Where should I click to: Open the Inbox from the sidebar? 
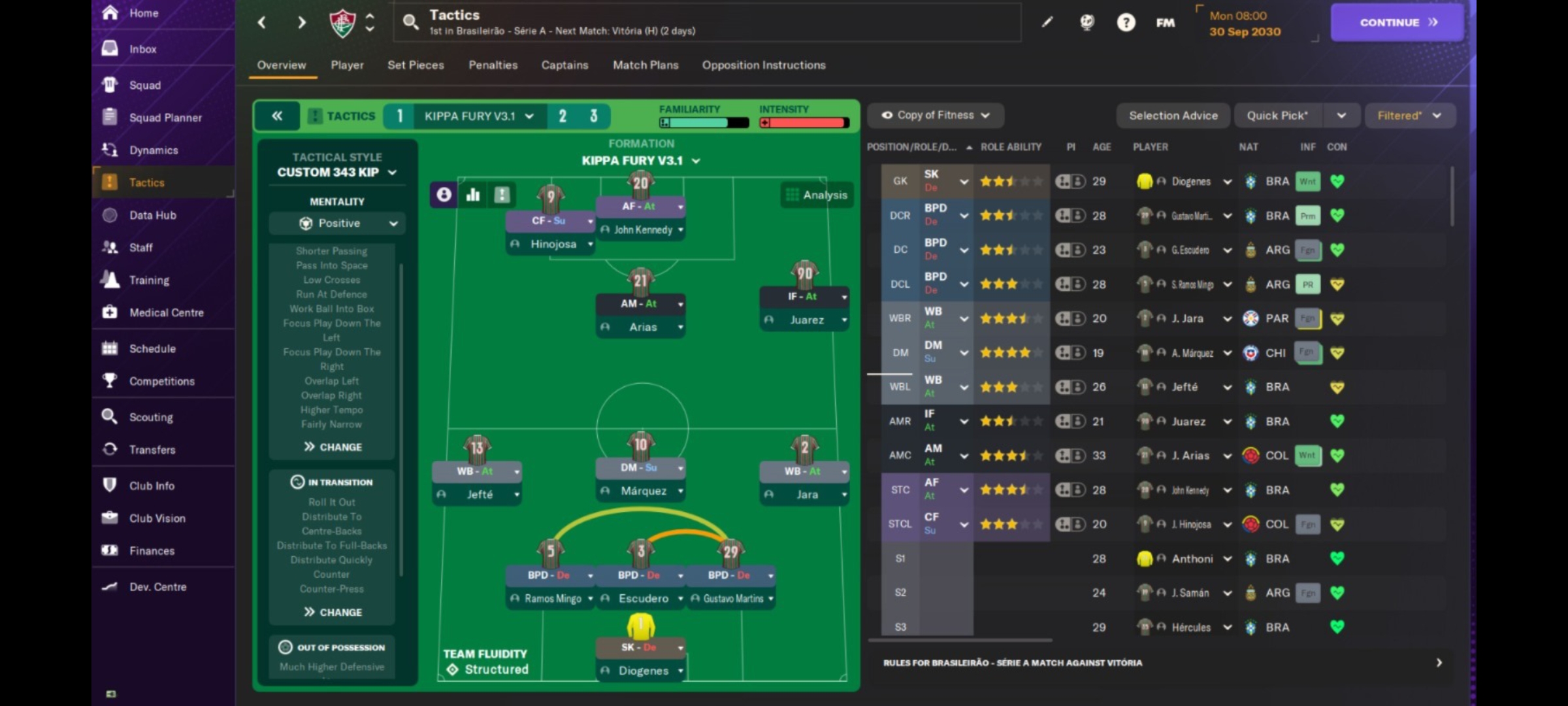142,48
